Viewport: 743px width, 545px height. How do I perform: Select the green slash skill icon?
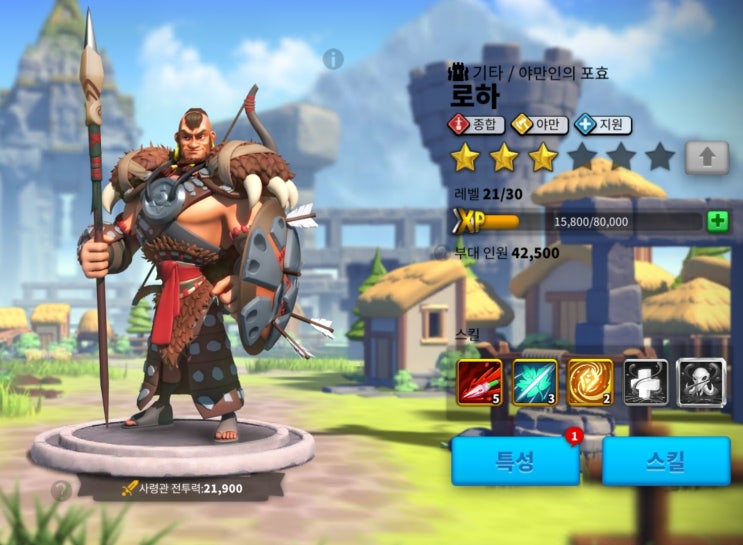tap(535, 382)
